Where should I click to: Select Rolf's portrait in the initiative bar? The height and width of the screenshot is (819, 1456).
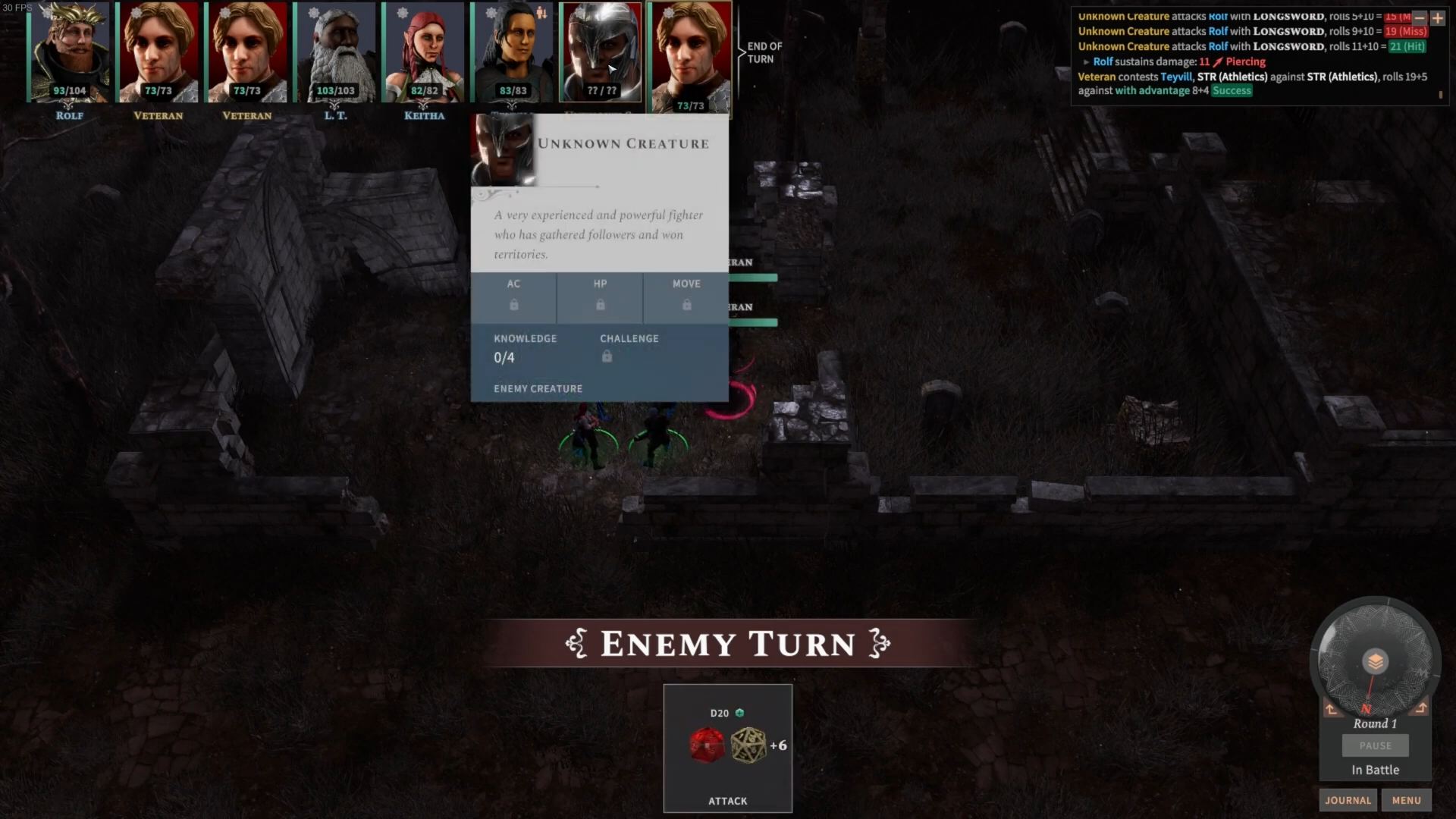tap(69, 52)
